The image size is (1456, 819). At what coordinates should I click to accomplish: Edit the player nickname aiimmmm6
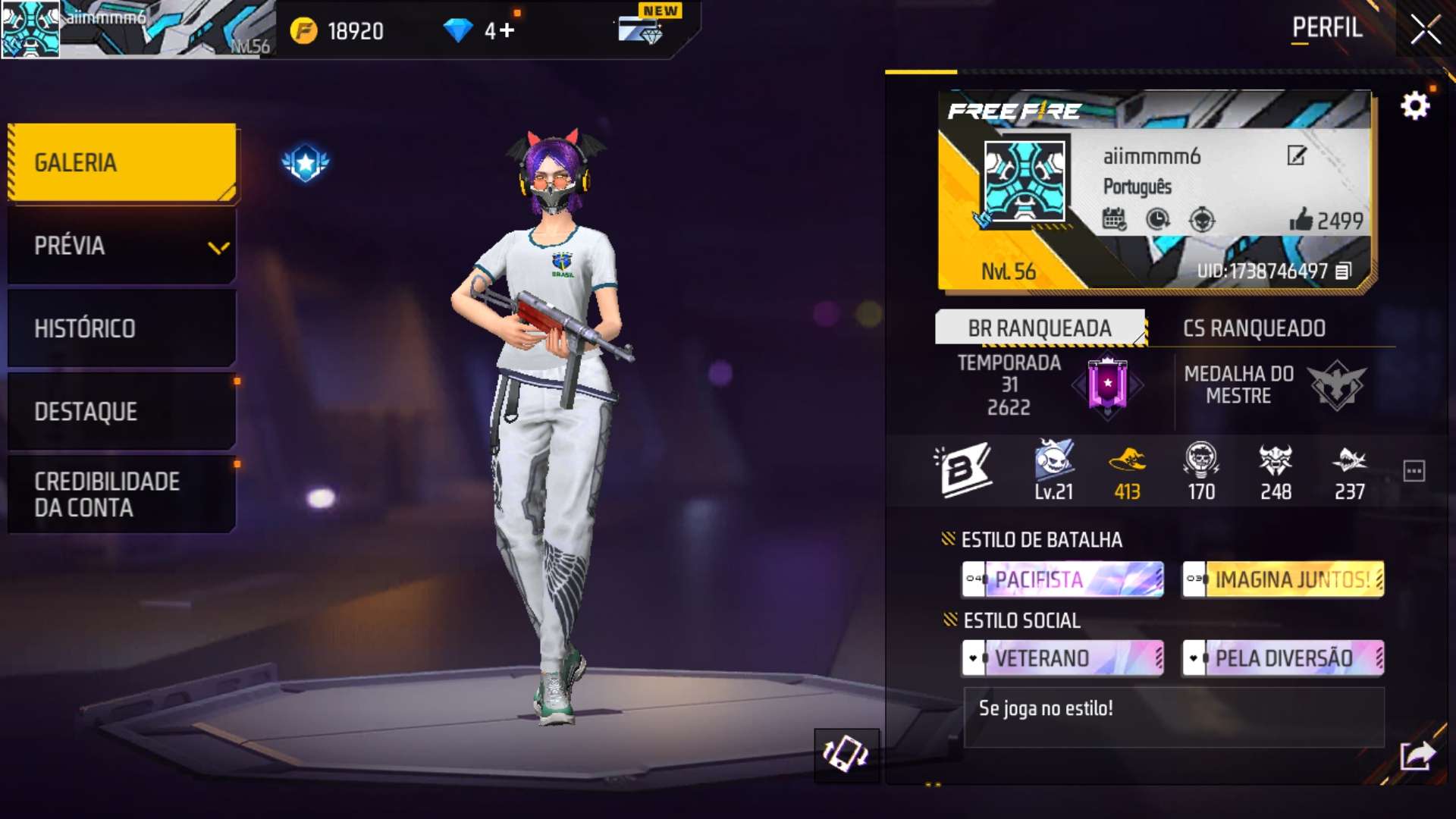1296,156
